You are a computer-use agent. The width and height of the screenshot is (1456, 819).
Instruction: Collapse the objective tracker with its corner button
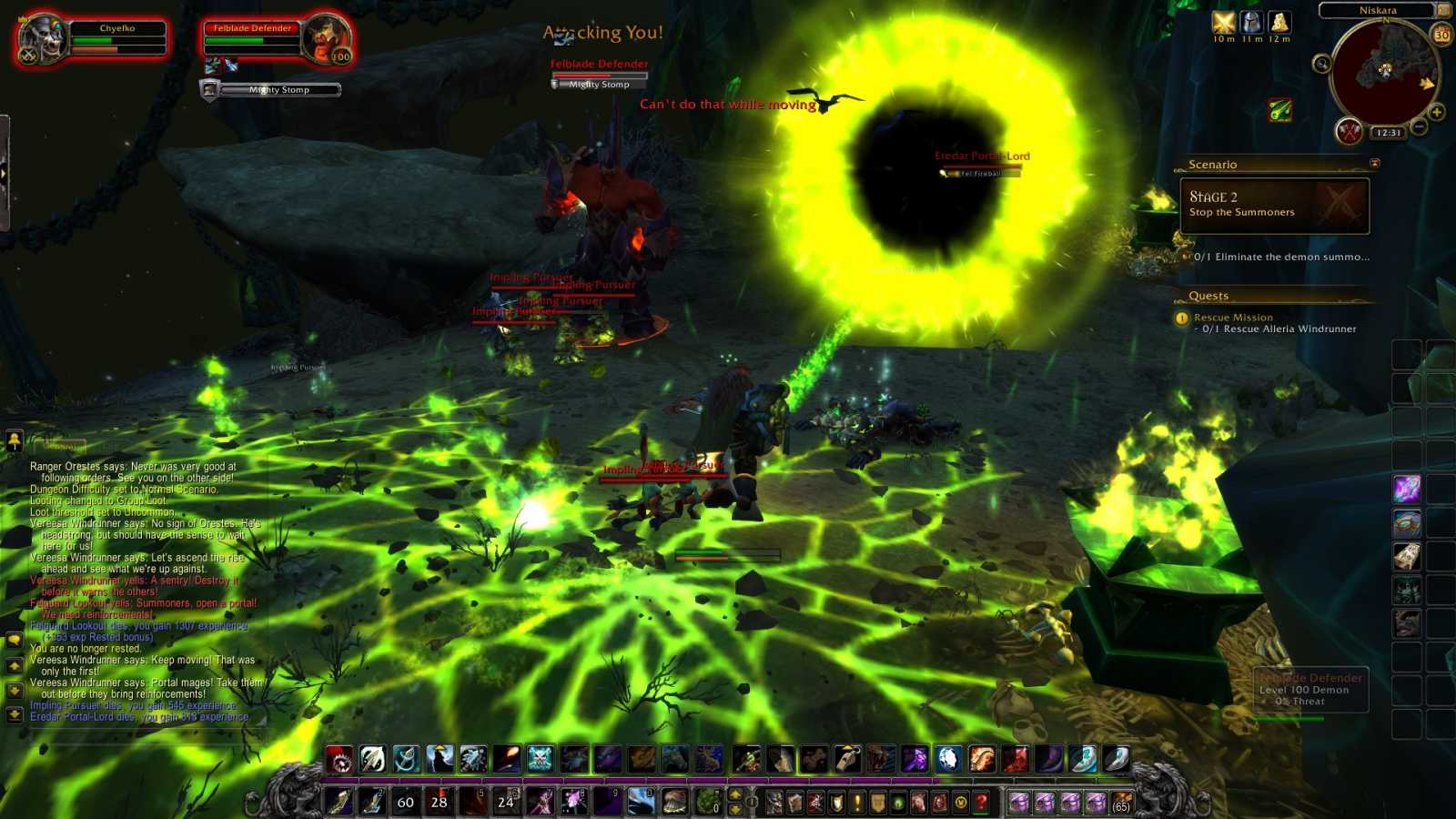click(x=1375, y=163)
